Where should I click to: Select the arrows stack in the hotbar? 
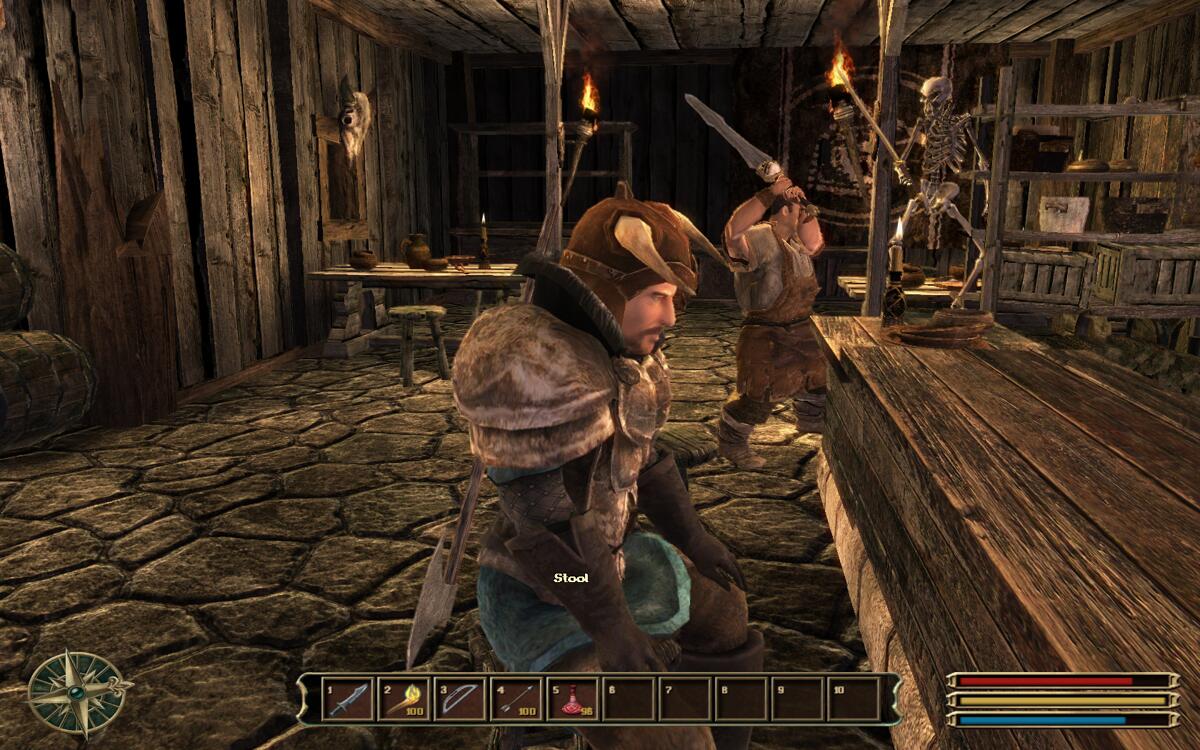coord(515,699)
